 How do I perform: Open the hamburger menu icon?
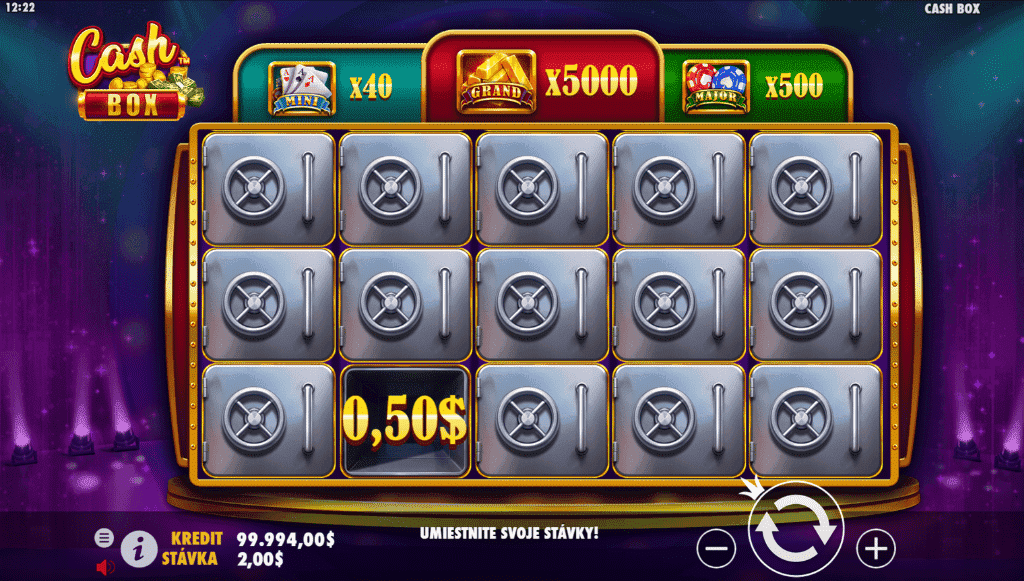(x=104, y=537)
